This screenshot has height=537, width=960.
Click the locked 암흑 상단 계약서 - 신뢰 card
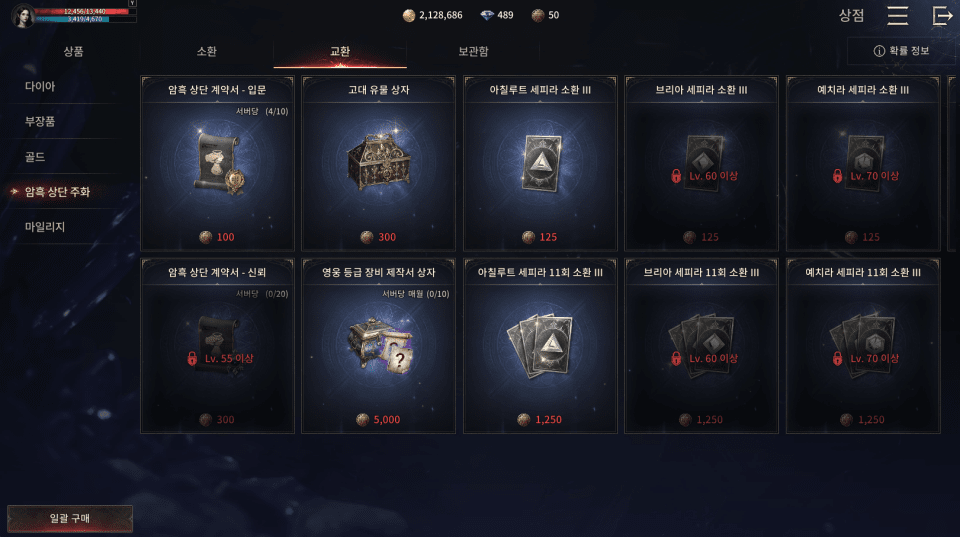[x=217, y=347]
